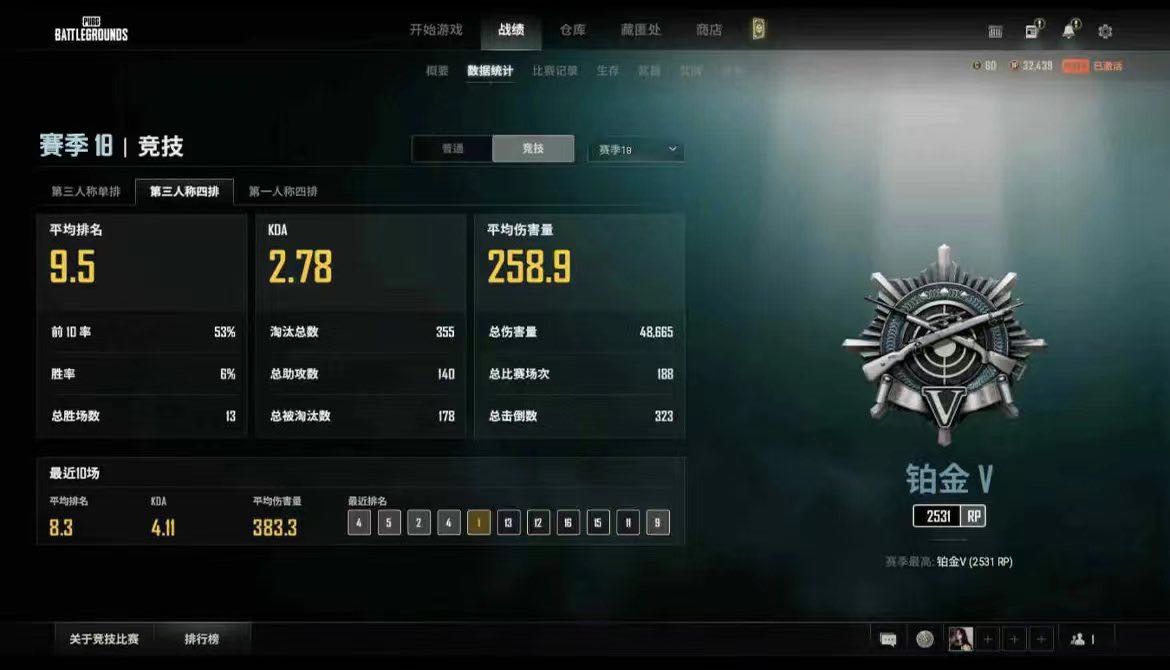Check the notification bell icon

pyautogui.click(x=1068, y=31)
